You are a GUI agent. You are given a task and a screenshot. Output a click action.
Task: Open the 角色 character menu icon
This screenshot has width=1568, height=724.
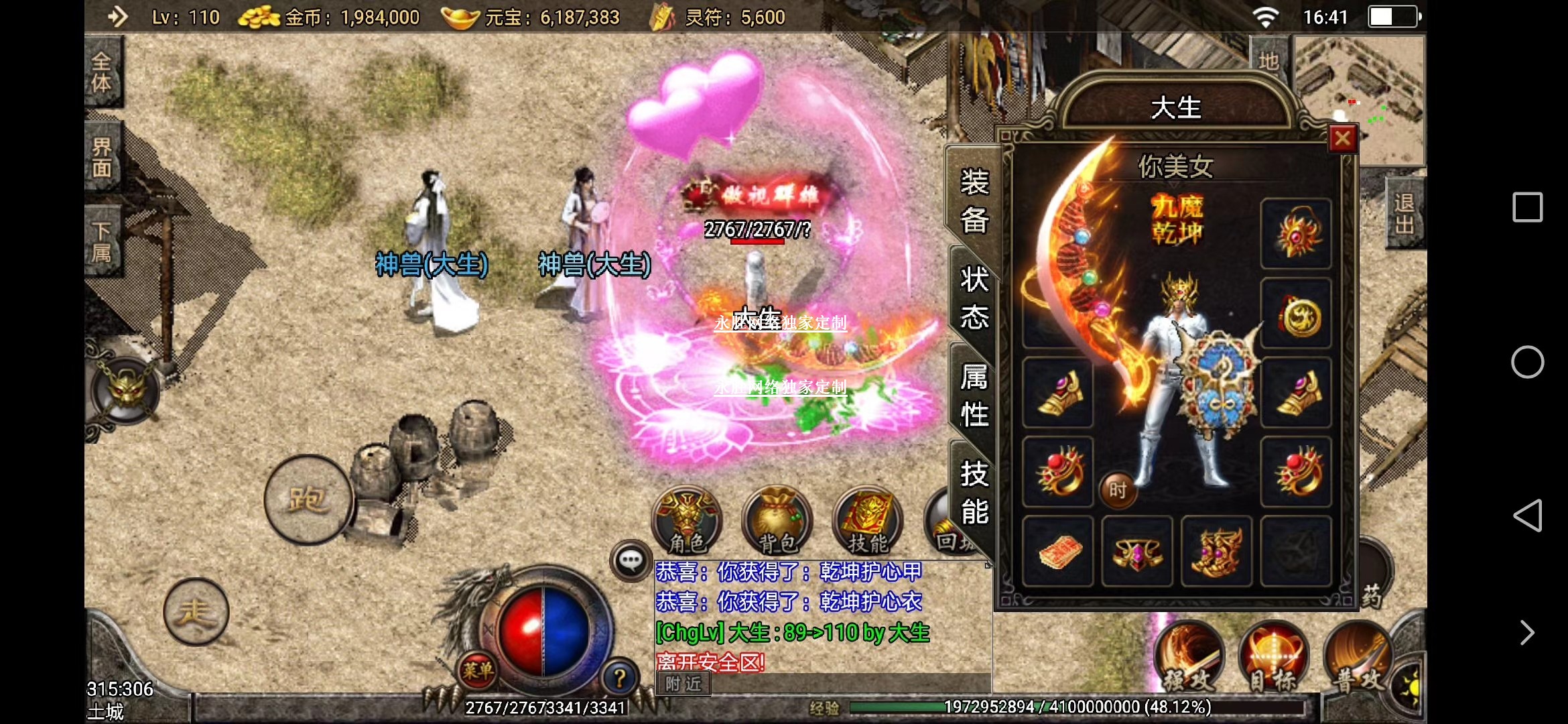click(x=688, y=521)
